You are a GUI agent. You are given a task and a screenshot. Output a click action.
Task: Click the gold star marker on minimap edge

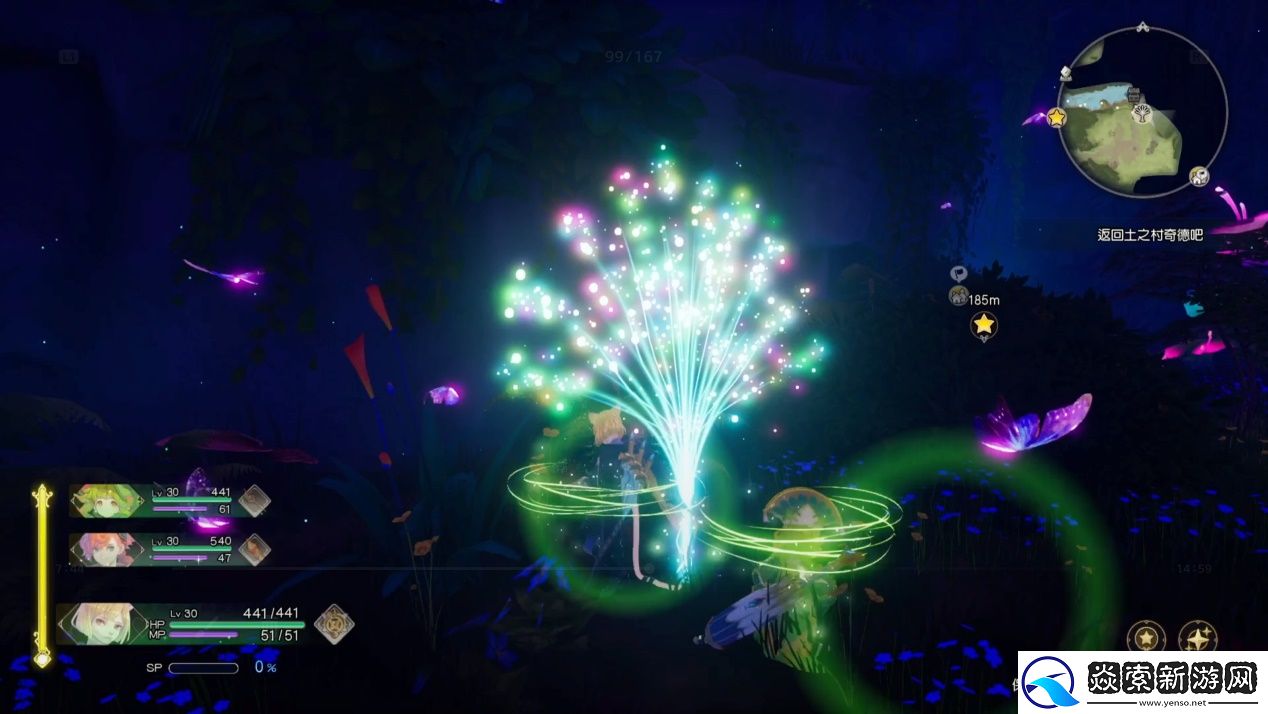[x=1056, y=117]
